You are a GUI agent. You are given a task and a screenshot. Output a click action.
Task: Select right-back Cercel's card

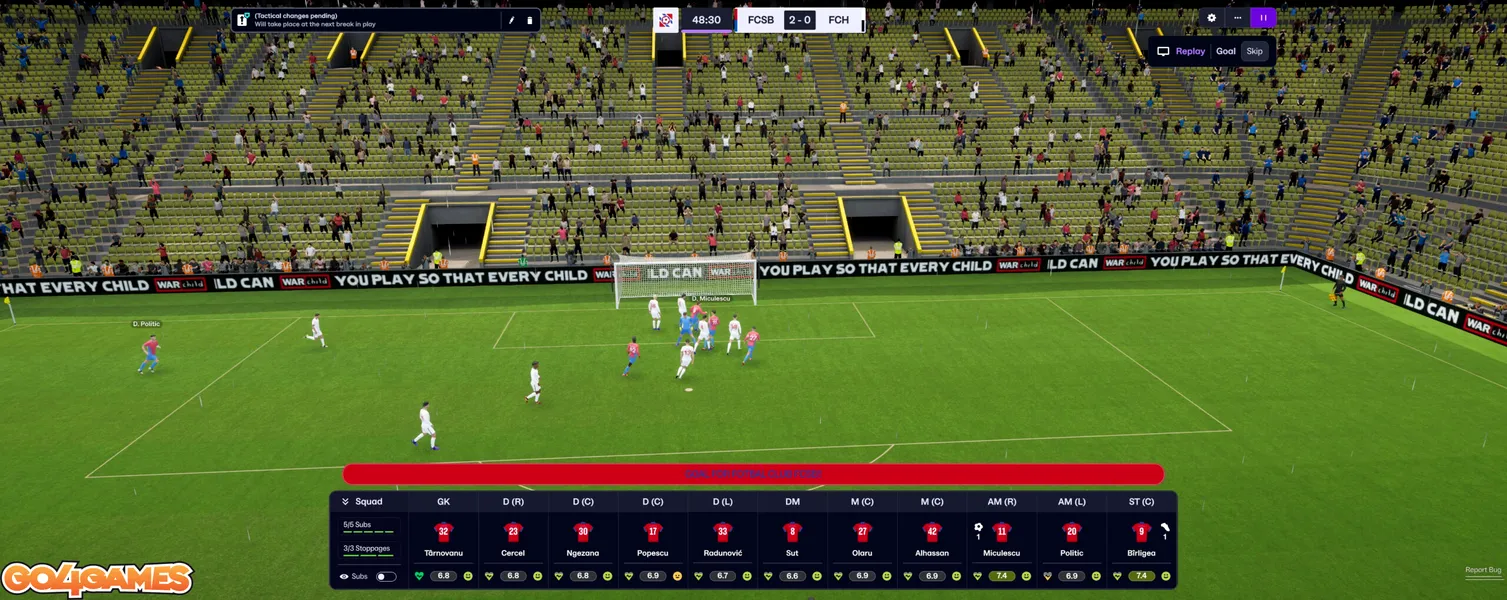click(x=513, y=540)
